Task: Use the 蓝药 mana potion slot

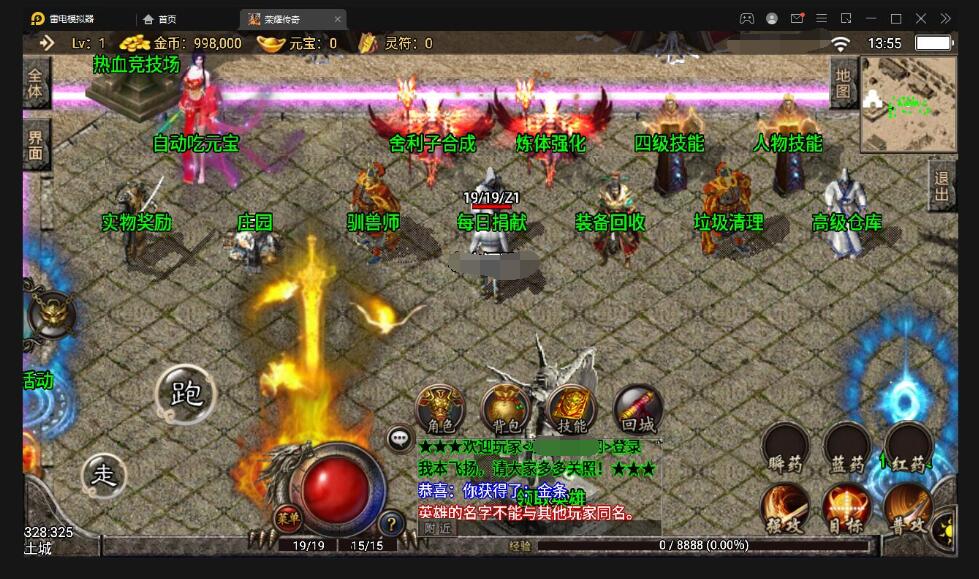Action: 847,446
